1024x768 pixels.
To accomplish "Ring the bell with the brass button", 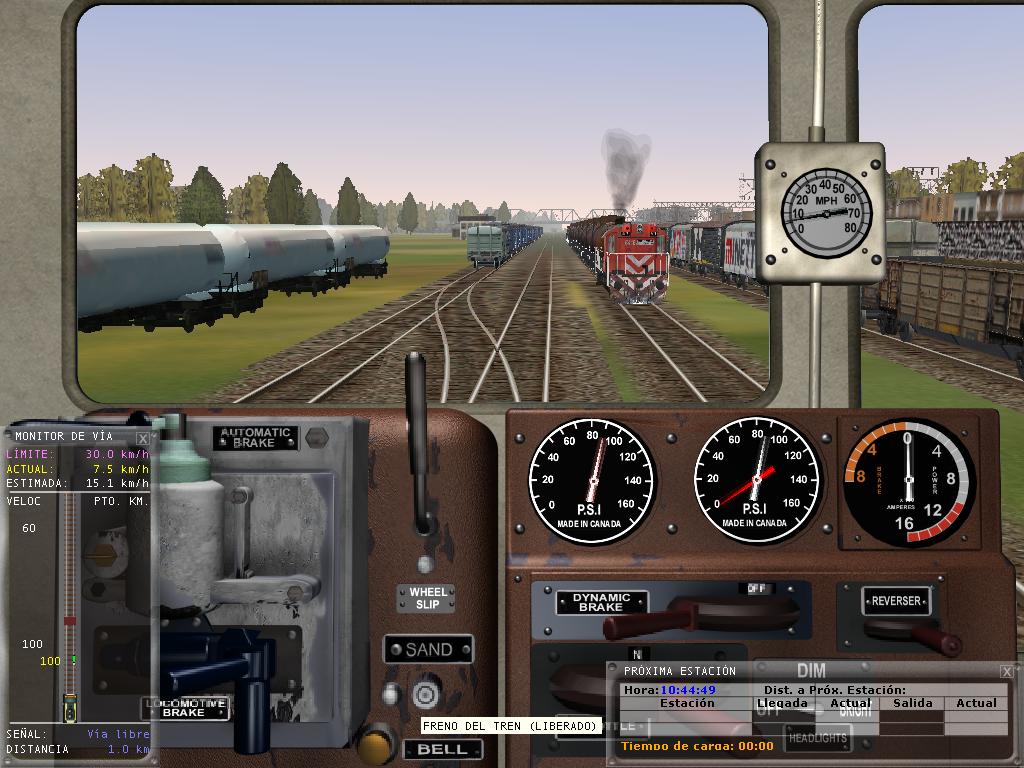I will click(376, 744).
